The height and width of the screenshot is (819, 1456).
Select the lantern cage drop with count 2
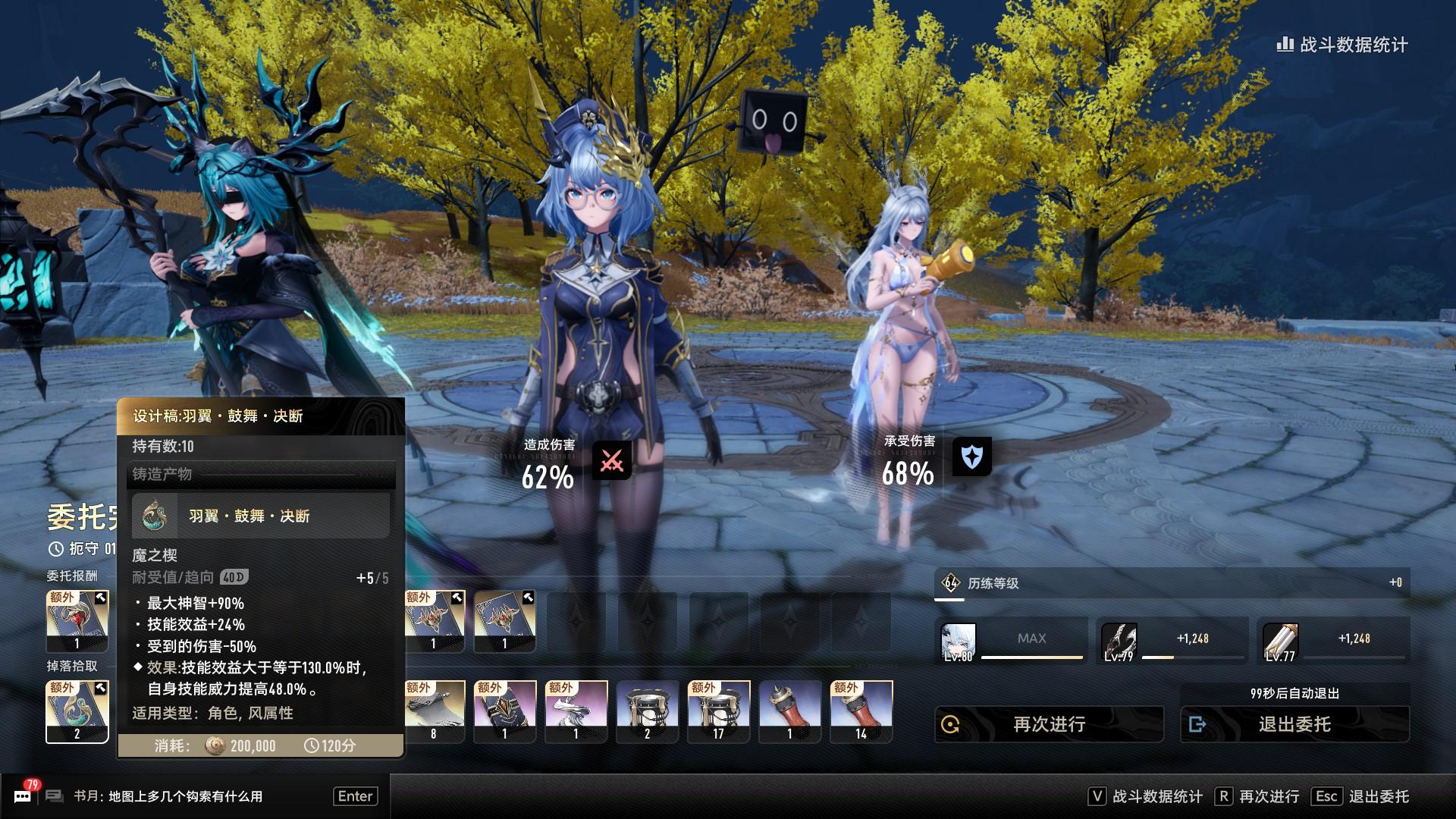647,711
